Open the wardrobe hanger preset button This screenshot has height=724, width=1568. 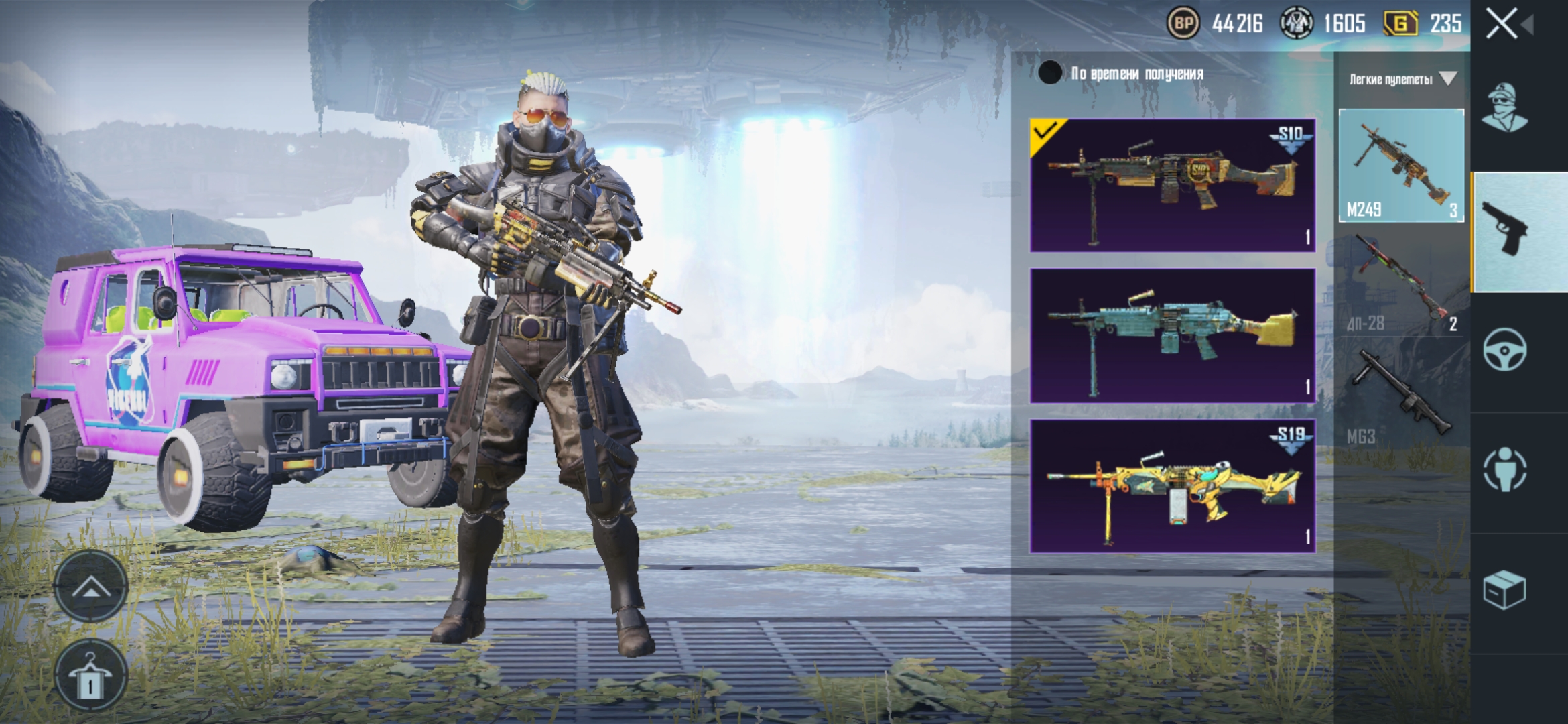click(90, 674)
